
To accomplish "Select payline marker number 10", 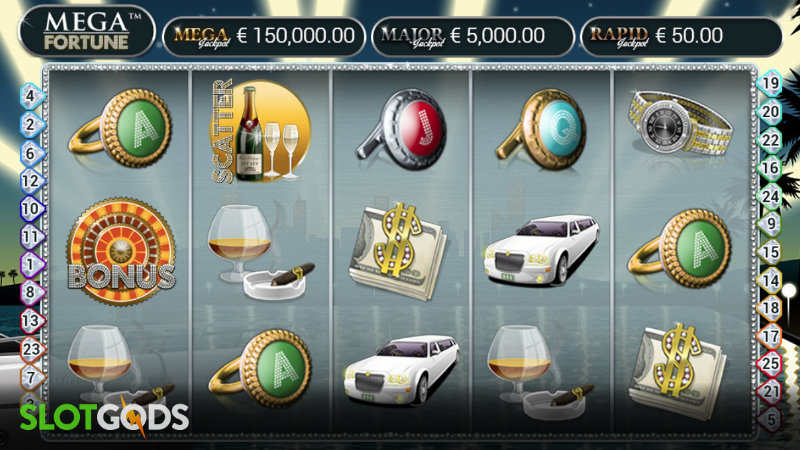I will pyautogui.click(x=30, y=209).
